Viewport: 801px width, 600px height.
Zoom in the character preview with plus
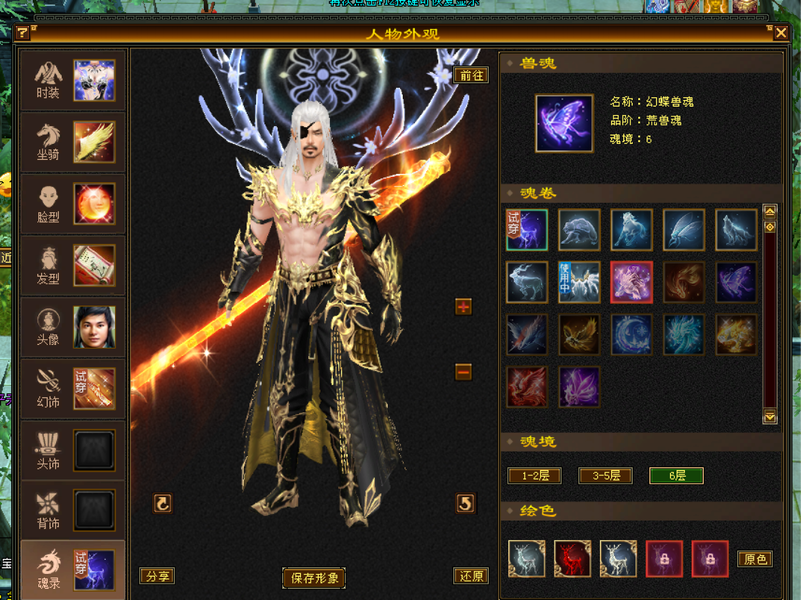(x=463, y=306)
